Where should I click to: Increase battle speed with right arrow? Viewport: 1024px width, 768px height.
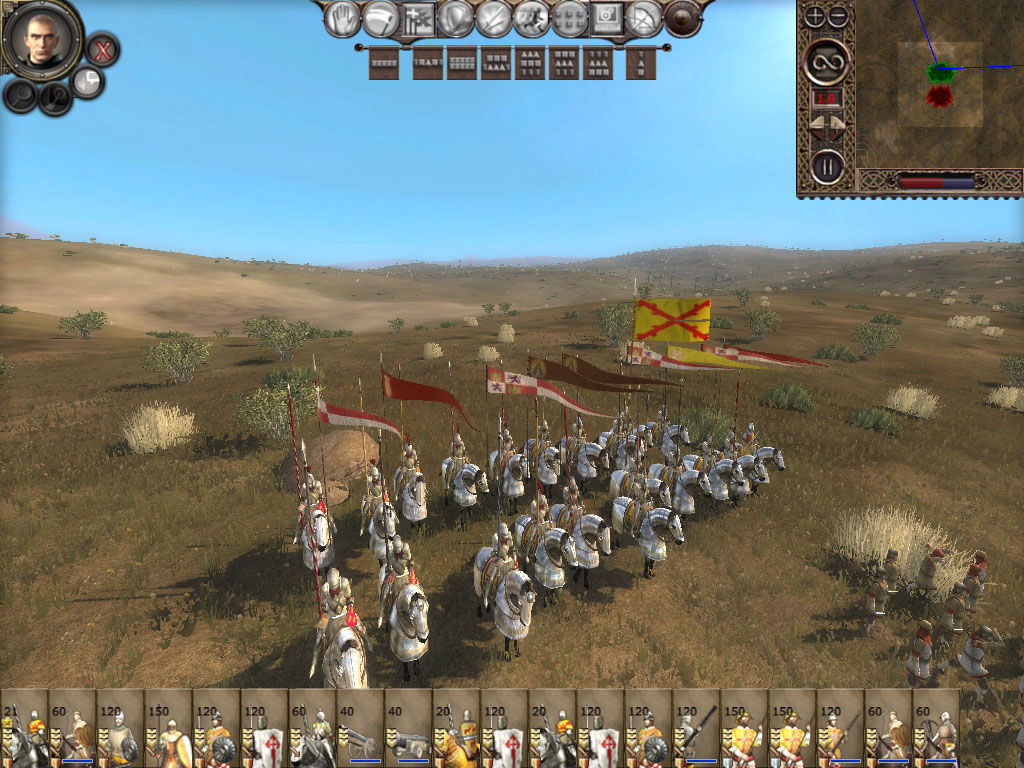[838, 126]
